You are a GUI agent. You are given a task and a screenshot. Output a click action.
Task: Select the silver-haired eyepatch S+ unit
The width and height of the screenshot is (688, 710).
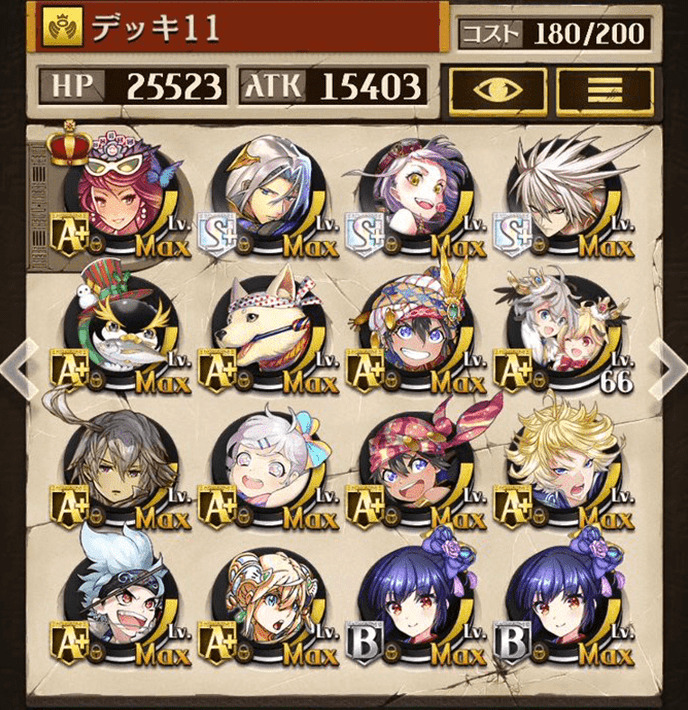pos(266,197)
